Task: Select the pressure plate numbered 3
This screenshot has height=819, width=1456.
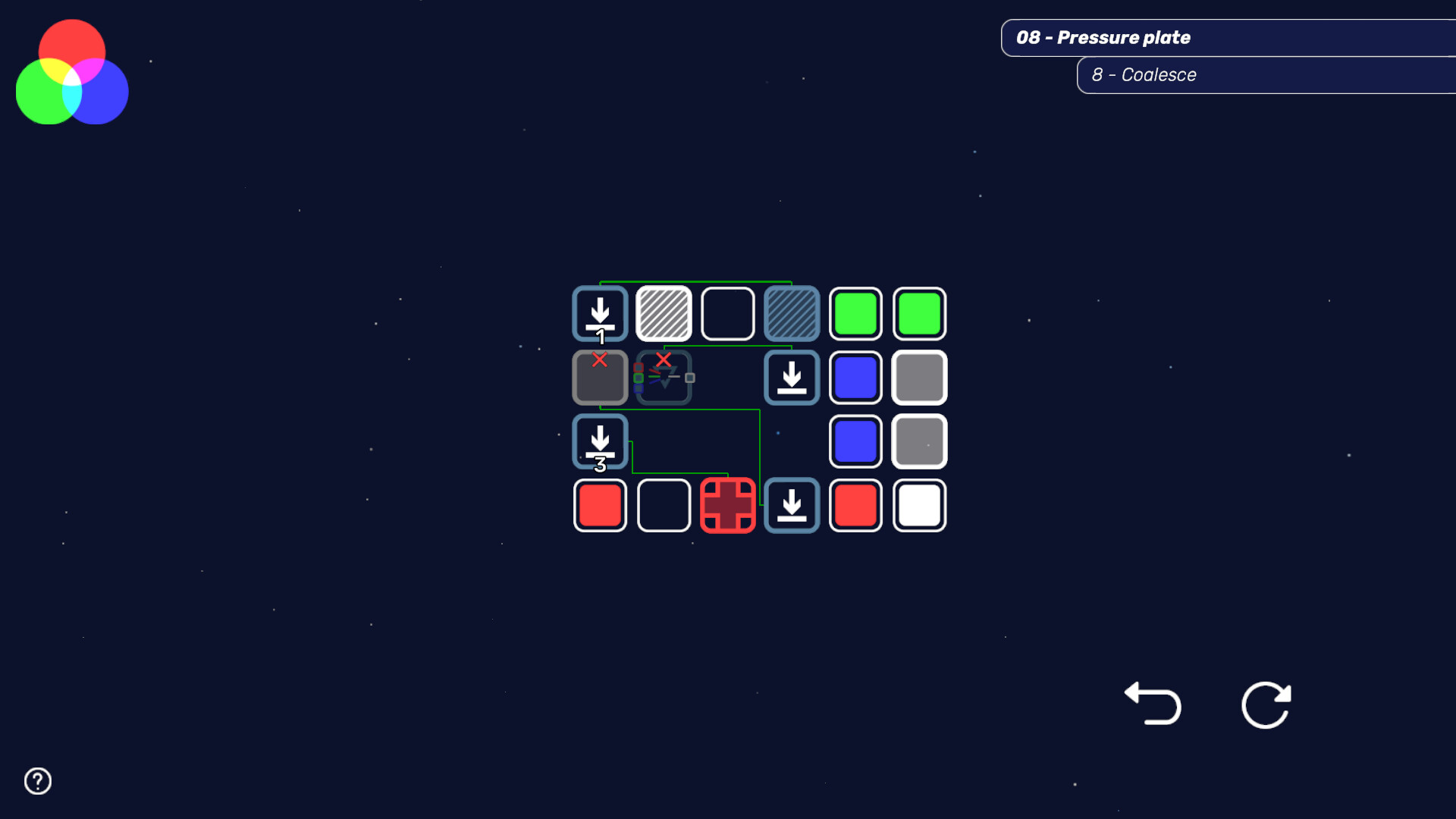Action: (600, 441)
